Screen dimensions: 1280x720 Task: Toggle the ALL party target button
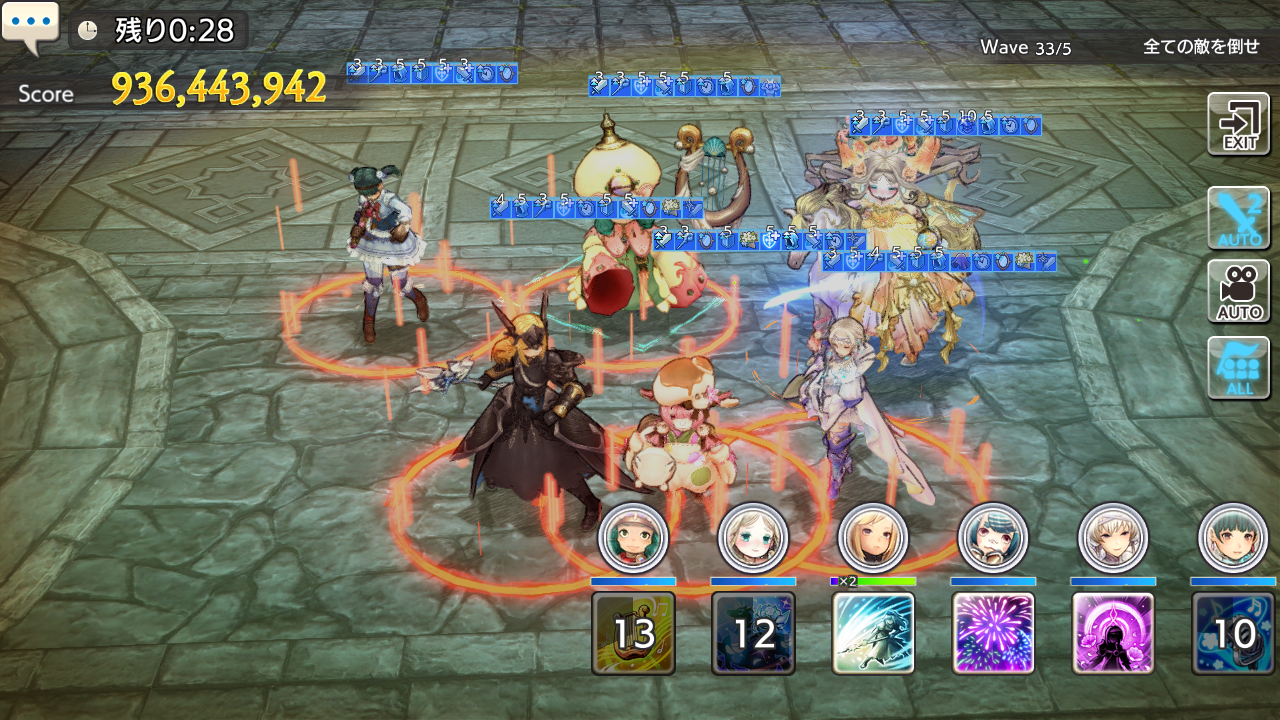[1238, 367]
